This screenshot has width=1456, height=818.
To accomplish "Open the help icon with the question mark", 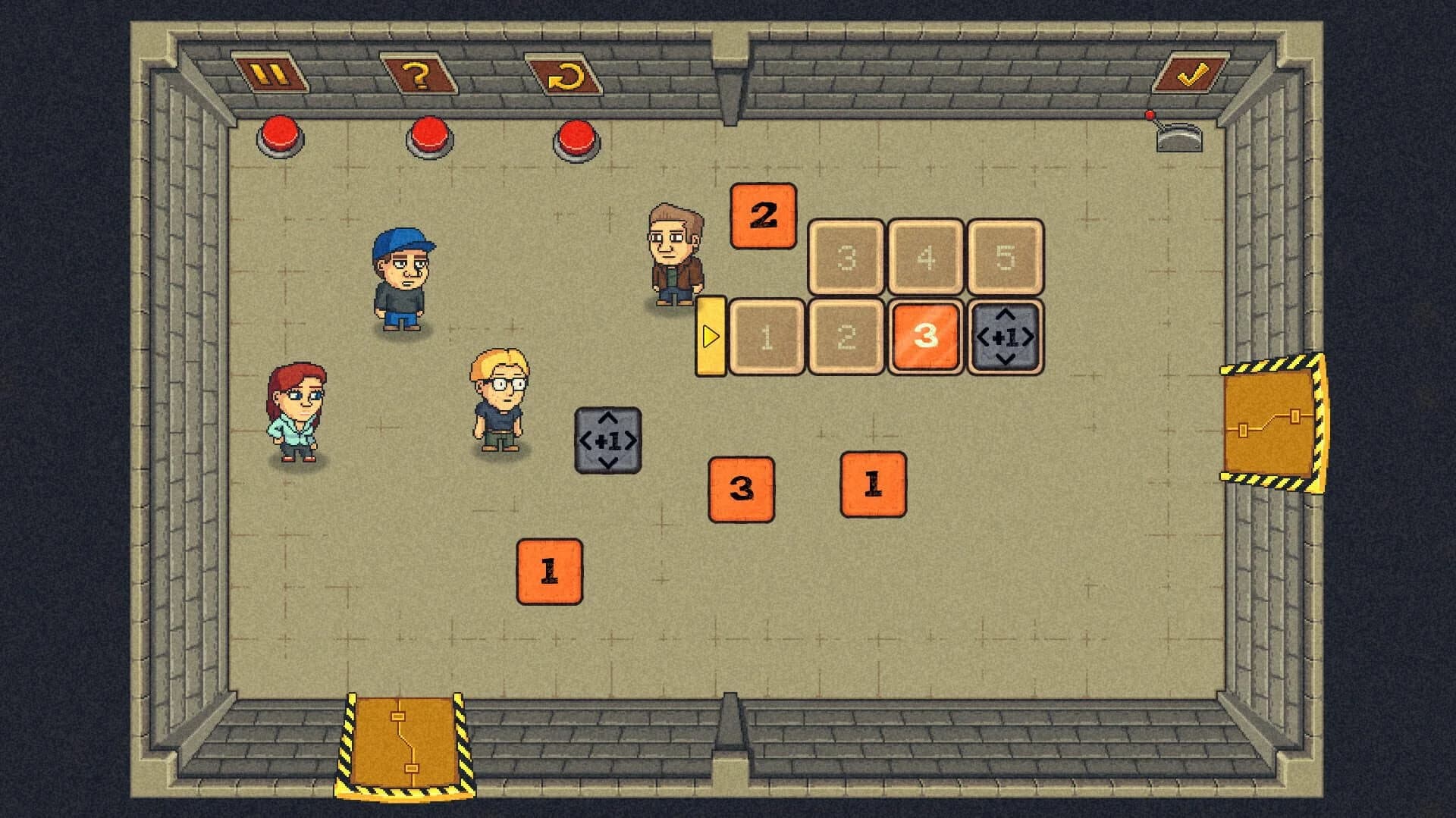I will (x=419, y=73).
